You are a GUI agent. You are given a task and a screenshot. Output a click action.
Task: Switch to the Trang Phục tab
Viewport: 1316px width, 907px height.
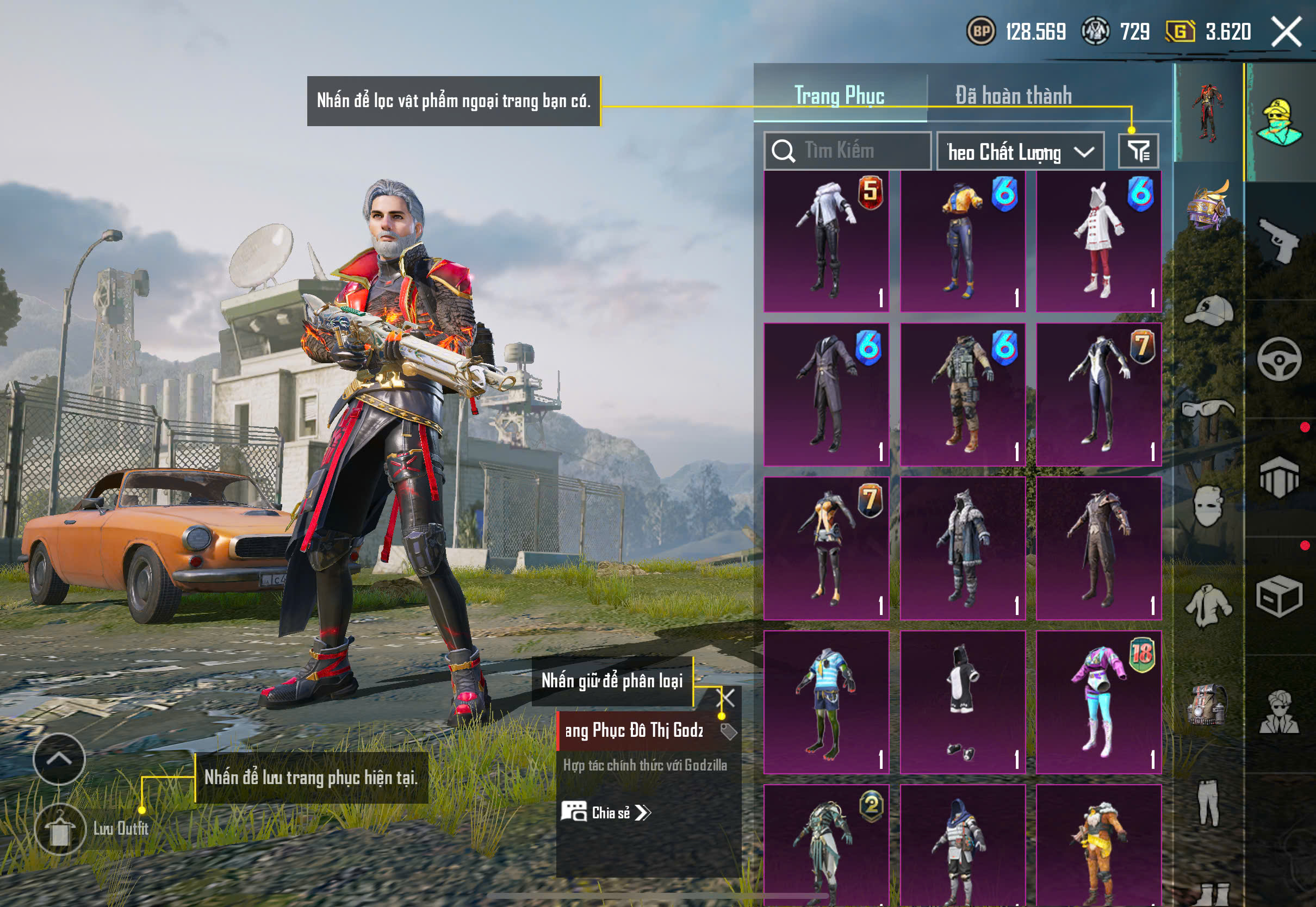click(839, 96)
